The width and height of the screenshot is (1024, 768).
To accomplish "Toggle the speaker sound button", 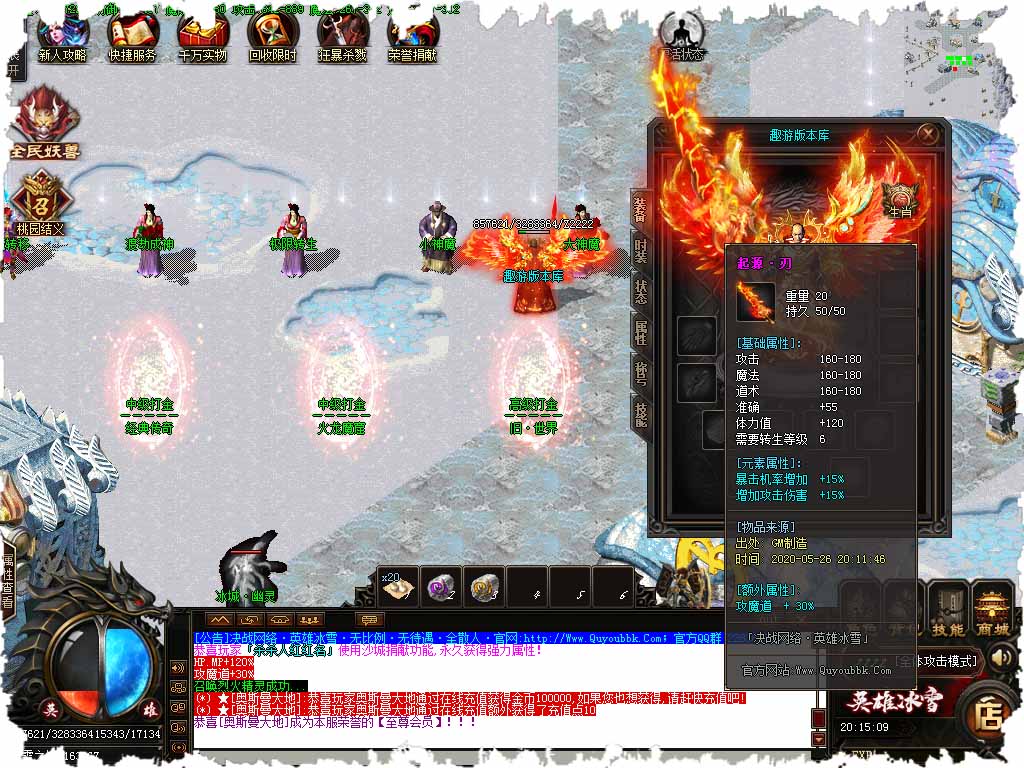I will 1001,657.
